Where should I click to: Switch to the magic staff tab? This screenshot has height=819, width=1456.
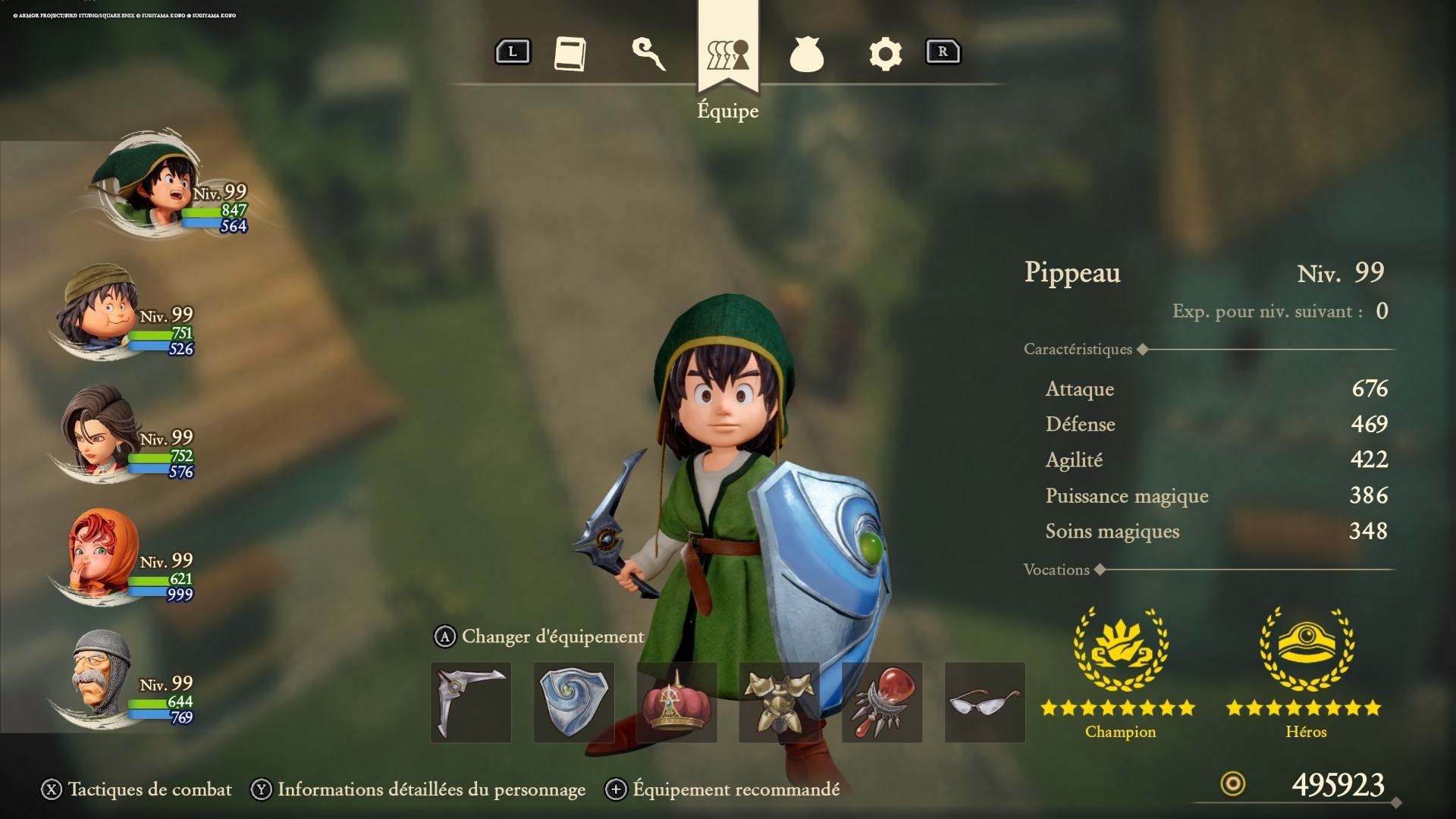(x=649, y=54)
